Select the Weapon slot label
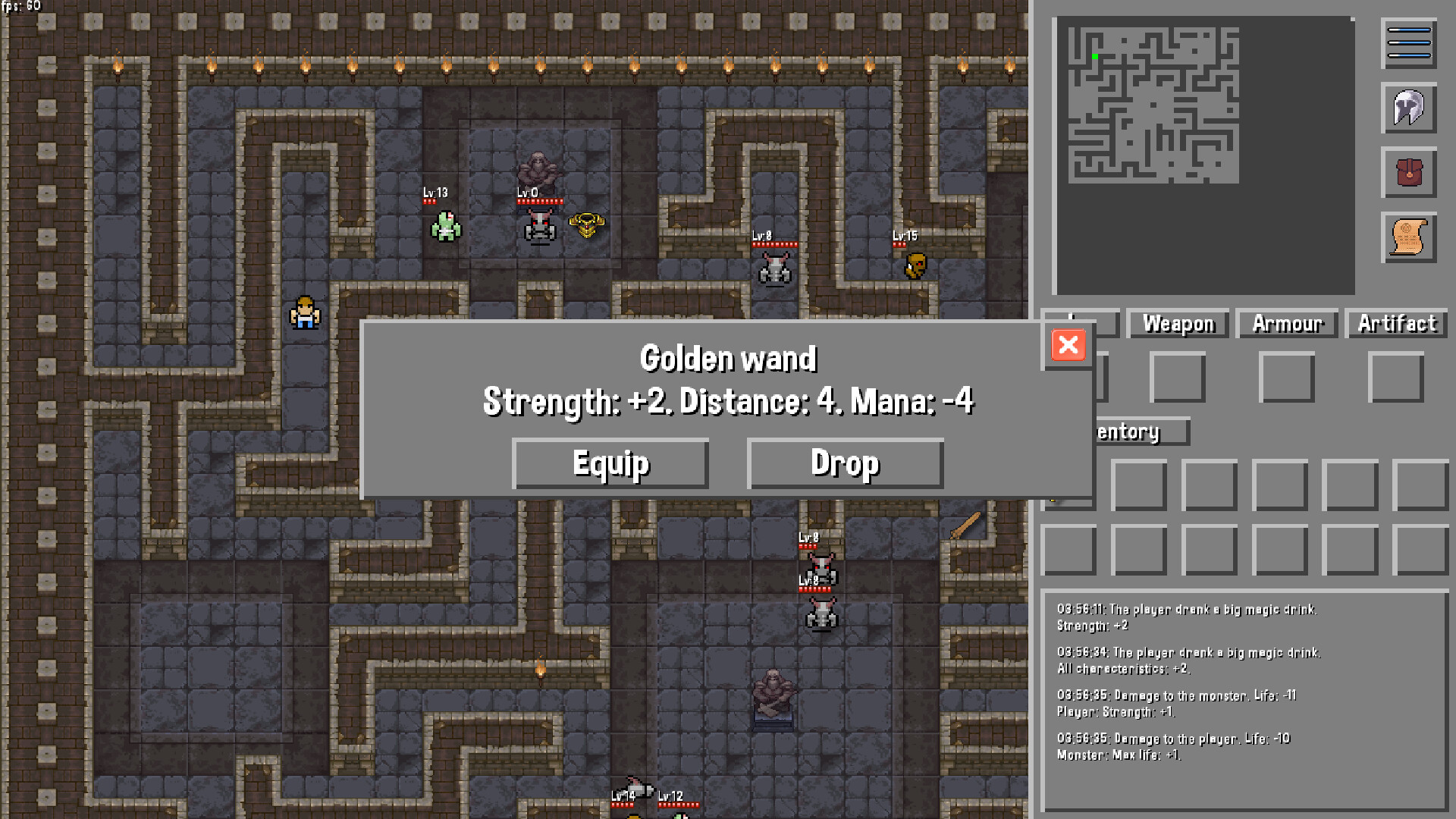This screenshot has height=819, width=1456. tap(1178, 325)
